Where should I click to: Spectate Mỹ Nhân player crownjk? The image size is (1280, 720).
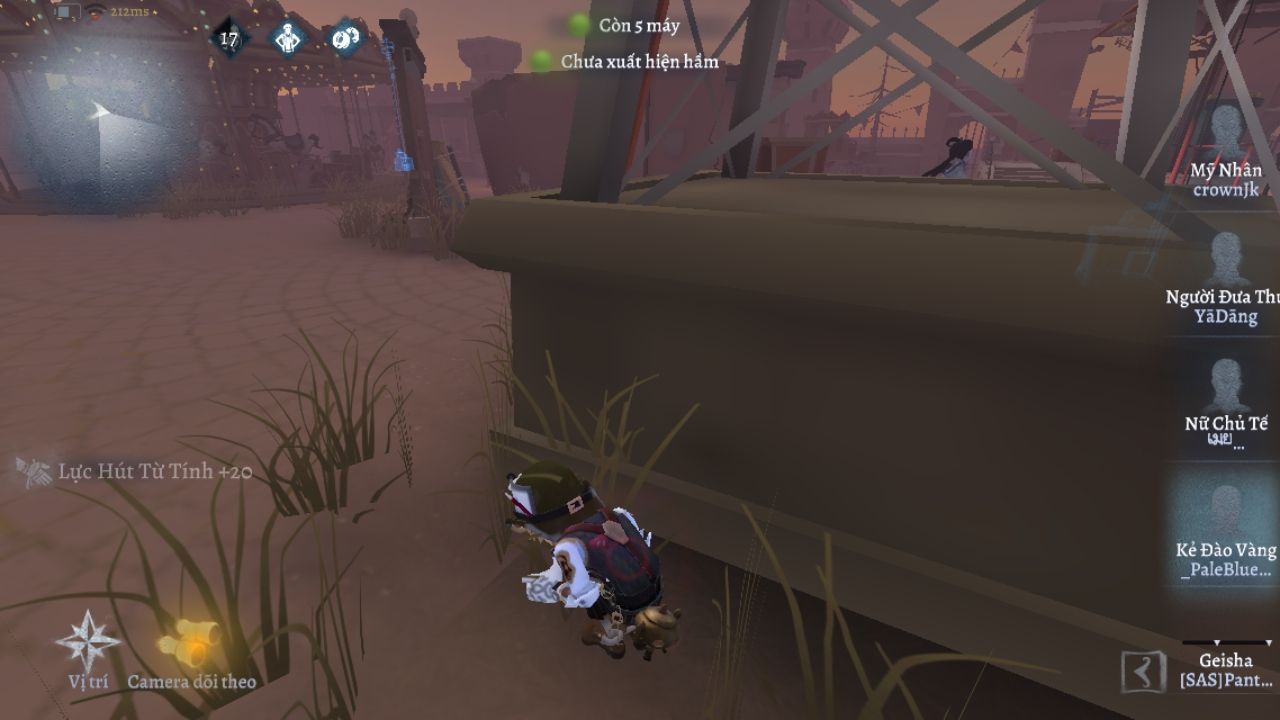1225,150
